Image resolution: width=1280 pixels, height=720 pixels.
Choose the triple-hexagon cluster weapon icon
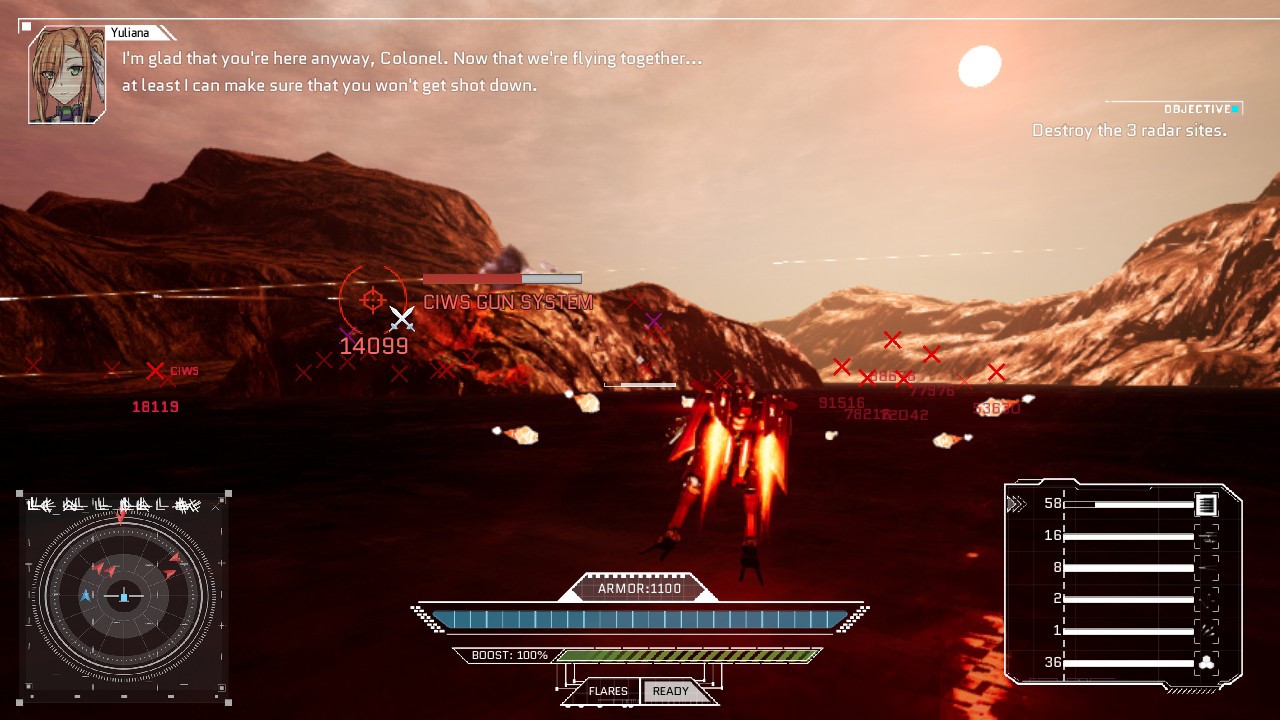[x=1206, y=662]
